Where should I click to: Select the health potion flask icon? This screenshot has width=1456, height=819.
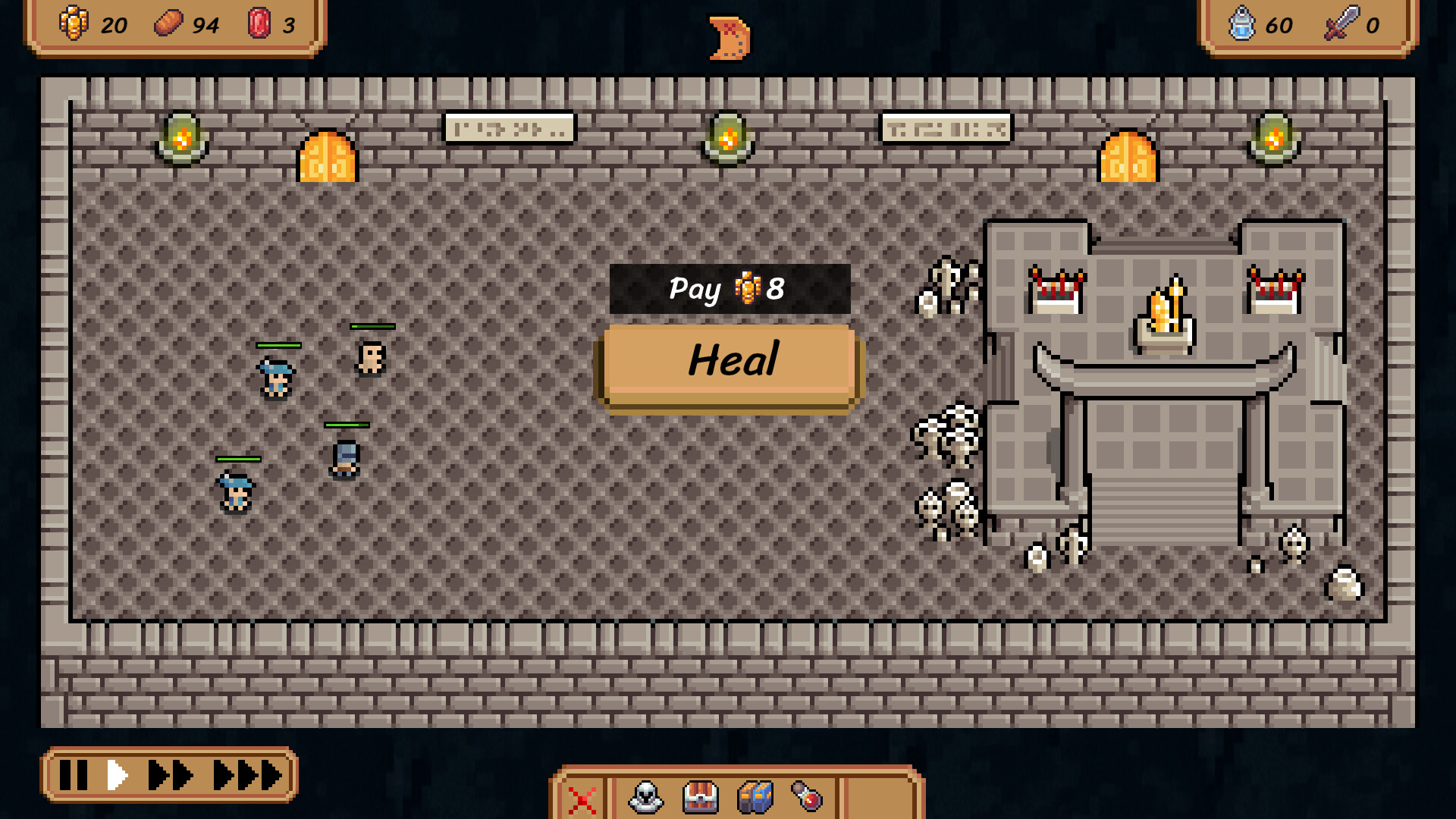pos(808,798)
